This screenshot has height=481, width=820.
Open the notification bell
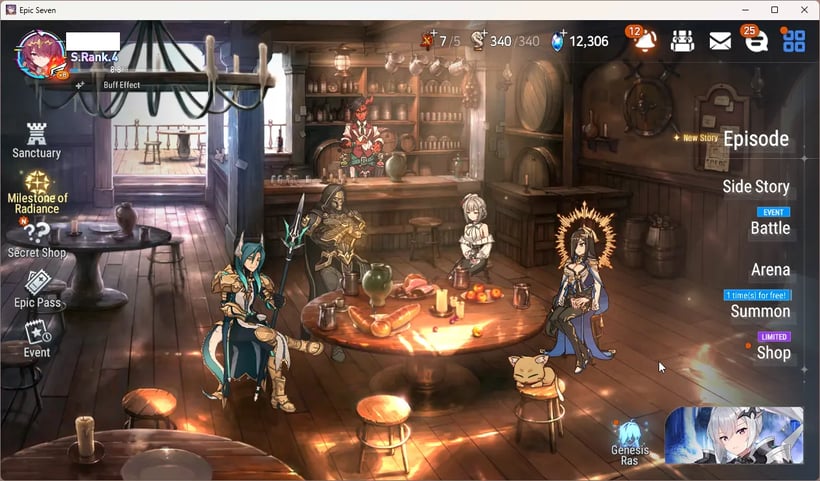pyautogui.click(x=645, y=41)
